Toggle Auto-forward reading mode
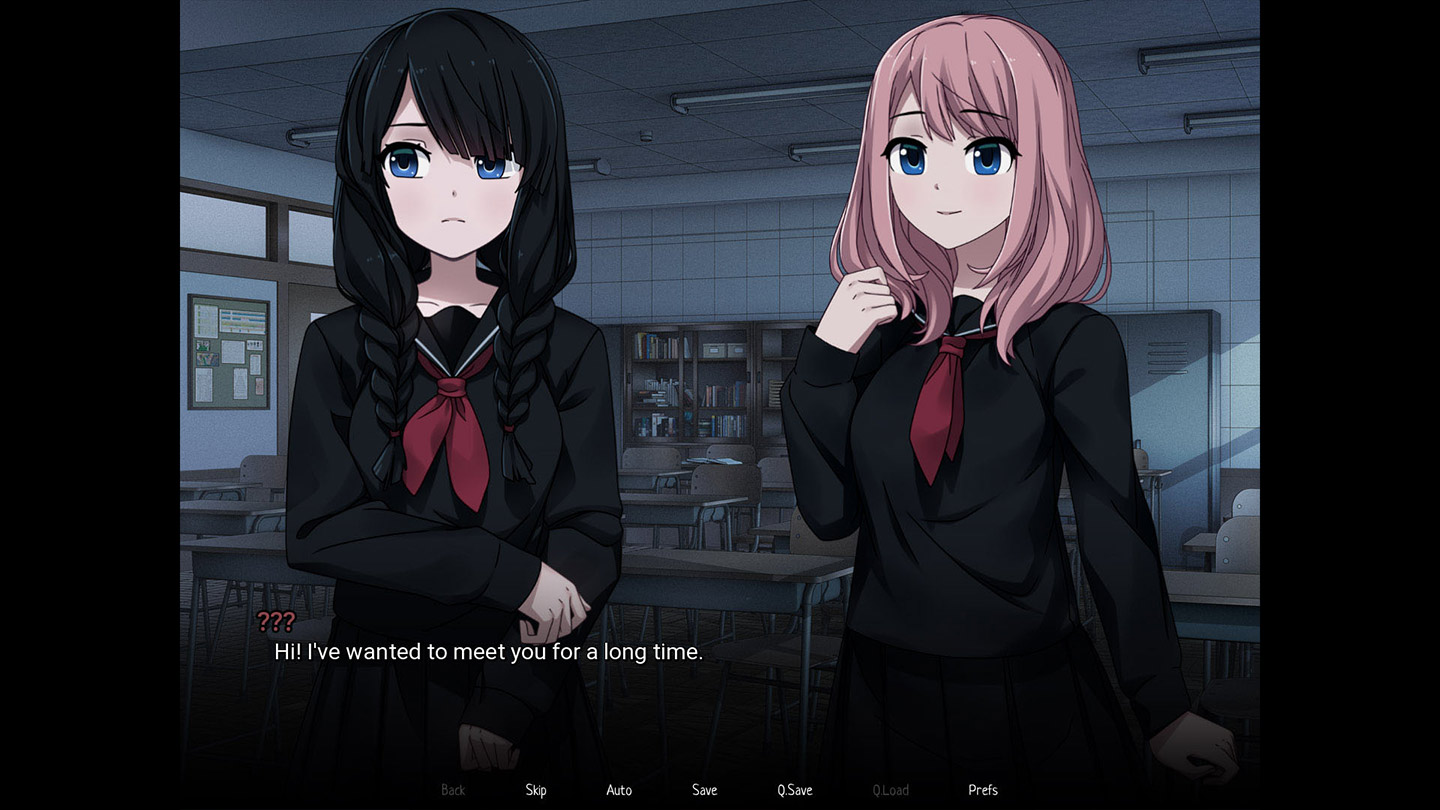This screenshot has height=810, width=1440. coord(619,789)
